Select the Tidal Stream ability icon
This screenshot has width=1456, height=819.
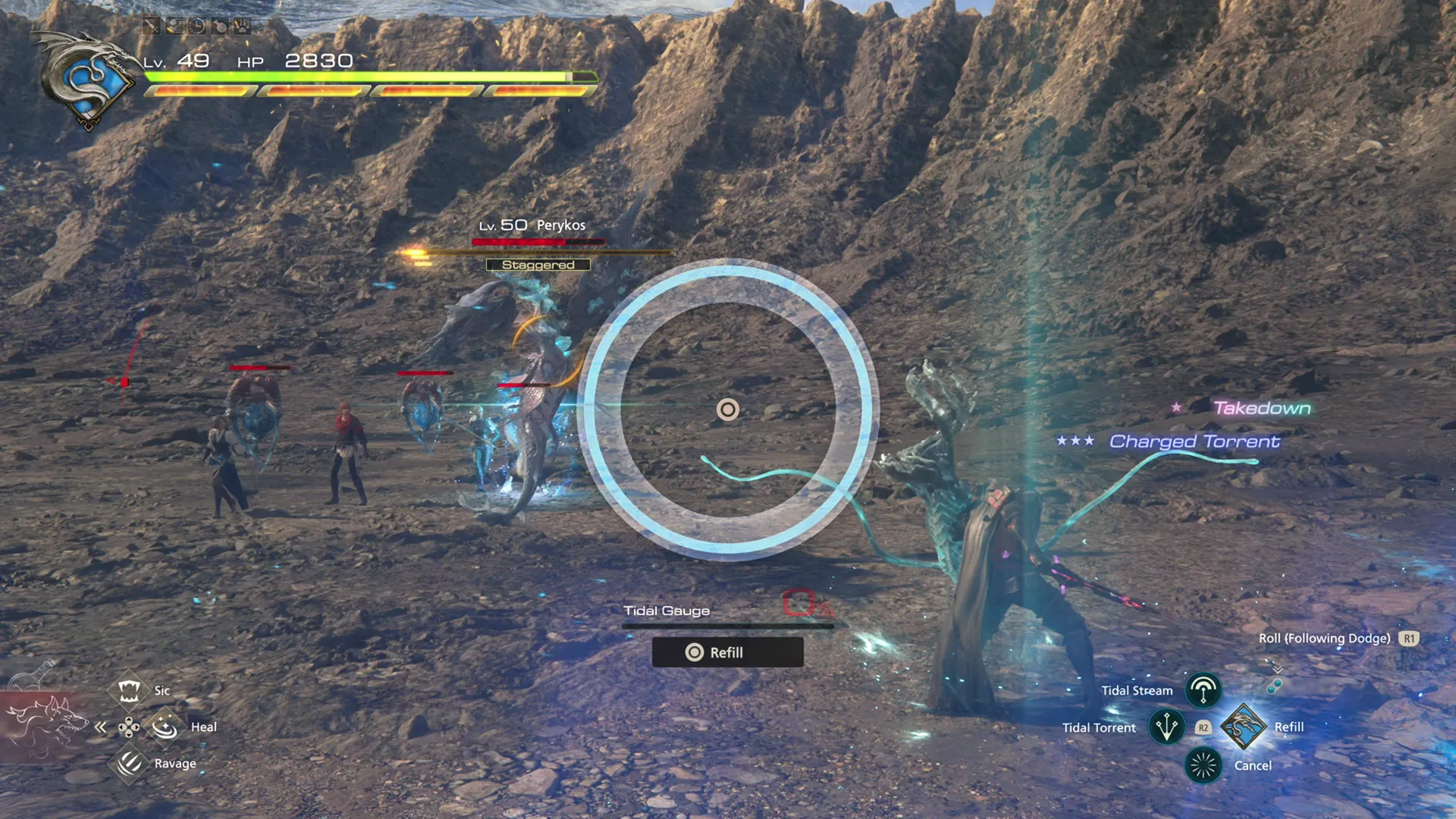pos(1203,690)
